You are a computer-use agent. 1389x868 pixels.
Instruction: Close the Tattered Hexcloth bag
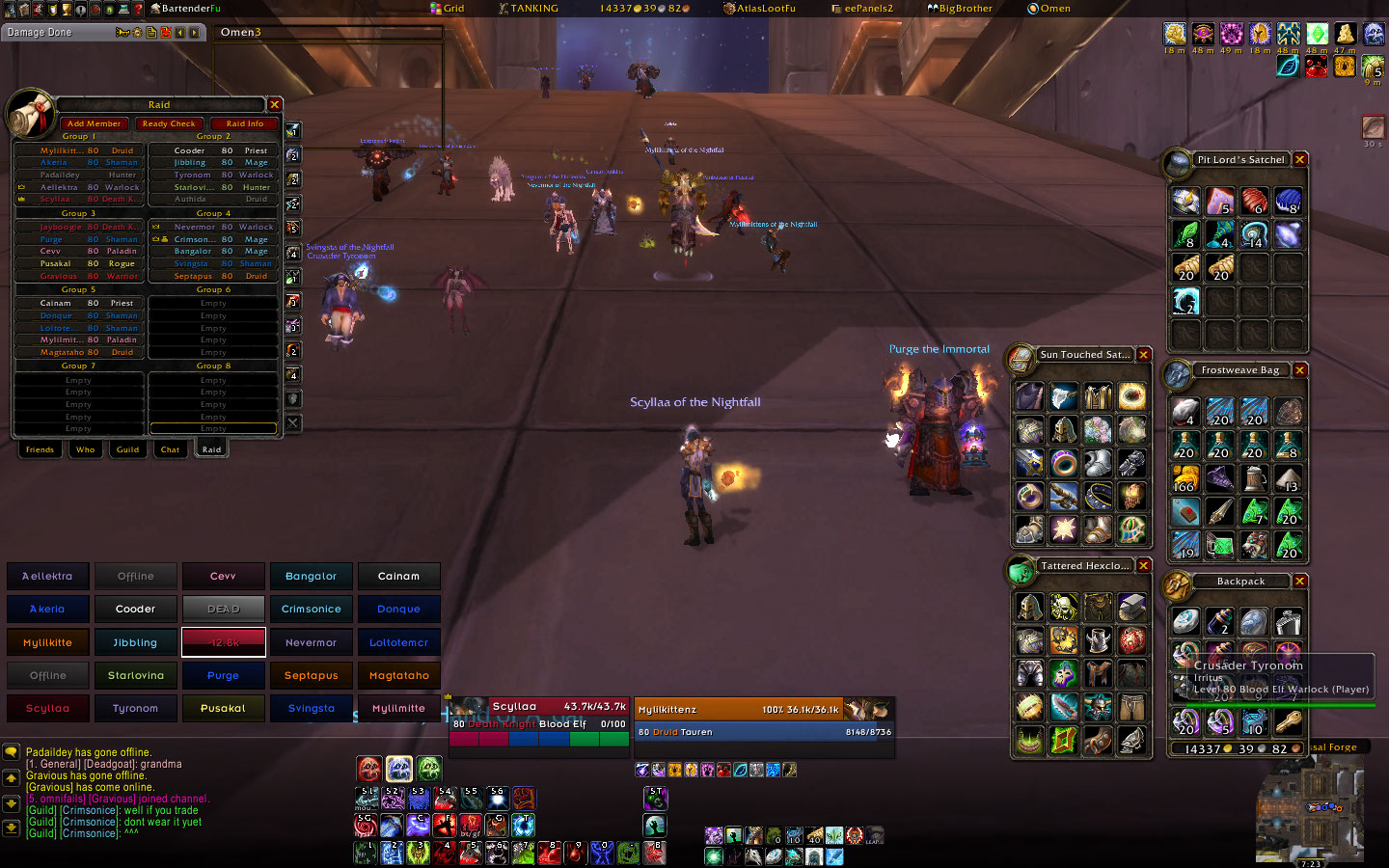[1144, 566]
